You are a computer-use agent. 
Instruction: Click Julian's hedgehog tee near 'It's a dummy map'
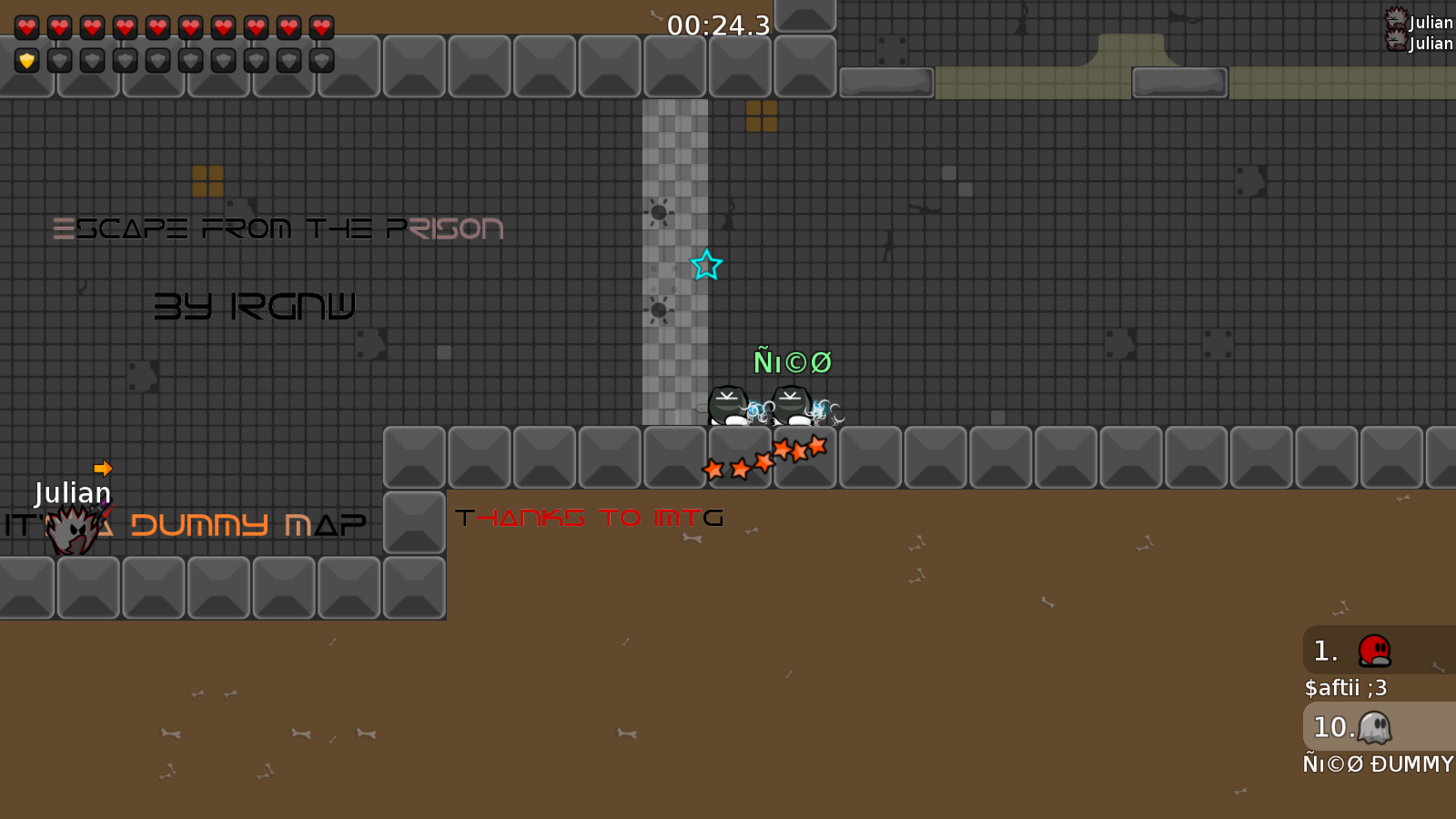coord(71,528)
